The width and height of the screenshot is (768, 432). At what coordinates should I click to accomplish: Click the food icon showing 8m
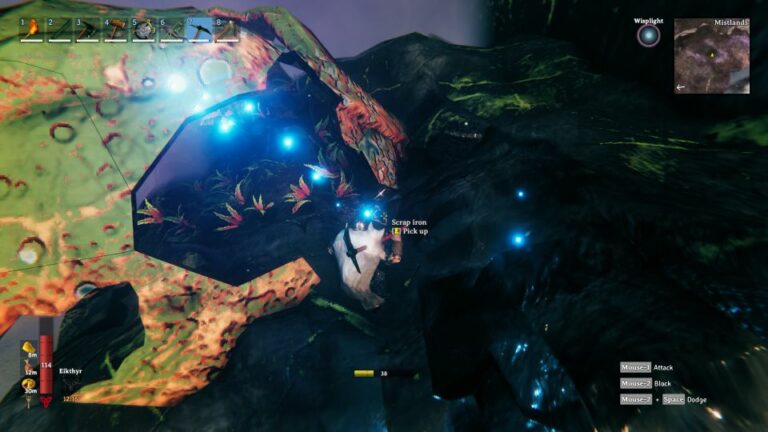[x=30, y=348]
